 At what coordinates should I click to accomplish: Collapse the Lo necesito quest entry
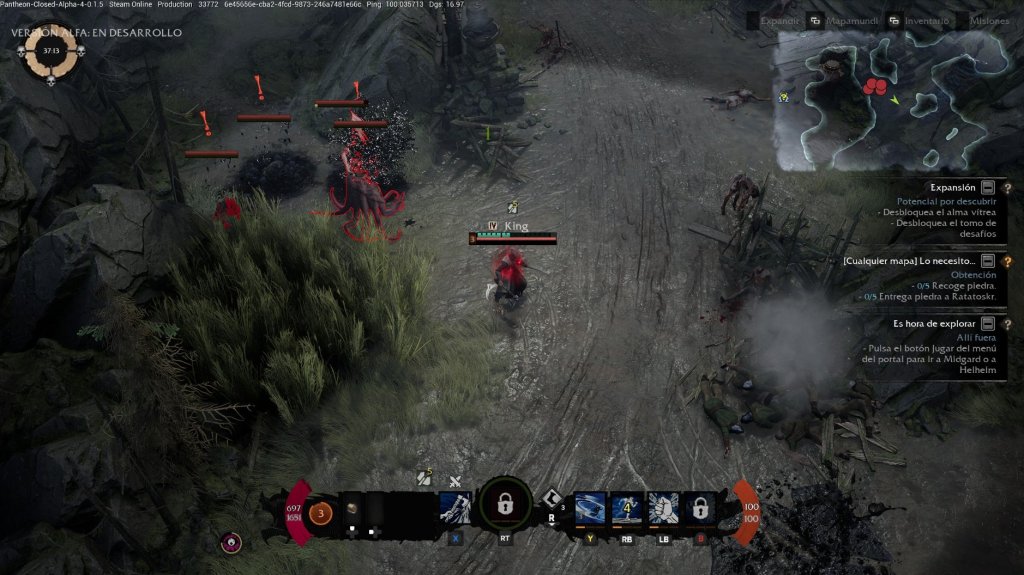click(988, 261)
